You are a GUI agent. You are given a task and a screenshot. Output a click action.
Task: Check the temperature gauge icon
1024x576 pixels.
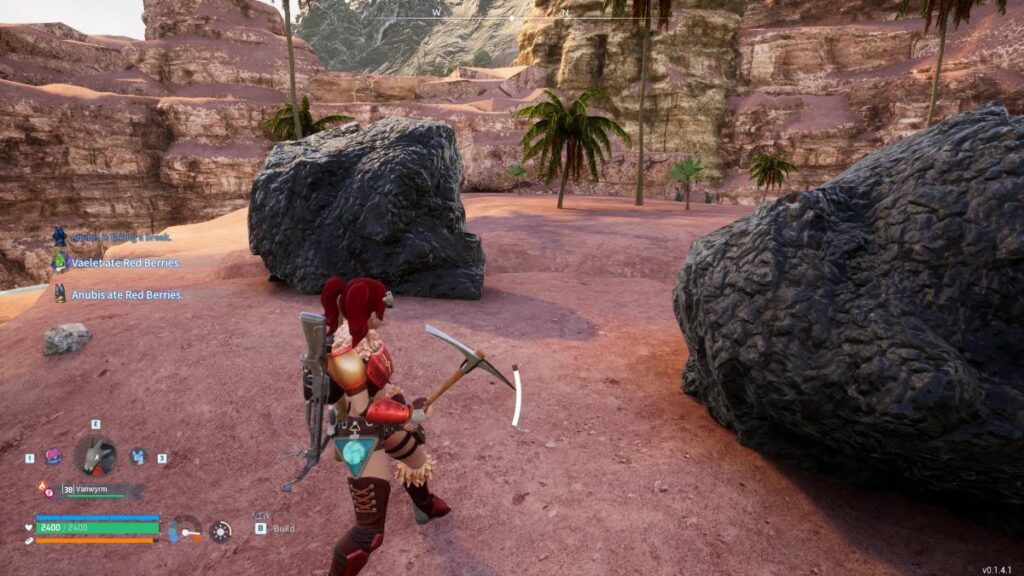[x=185, y=529]
